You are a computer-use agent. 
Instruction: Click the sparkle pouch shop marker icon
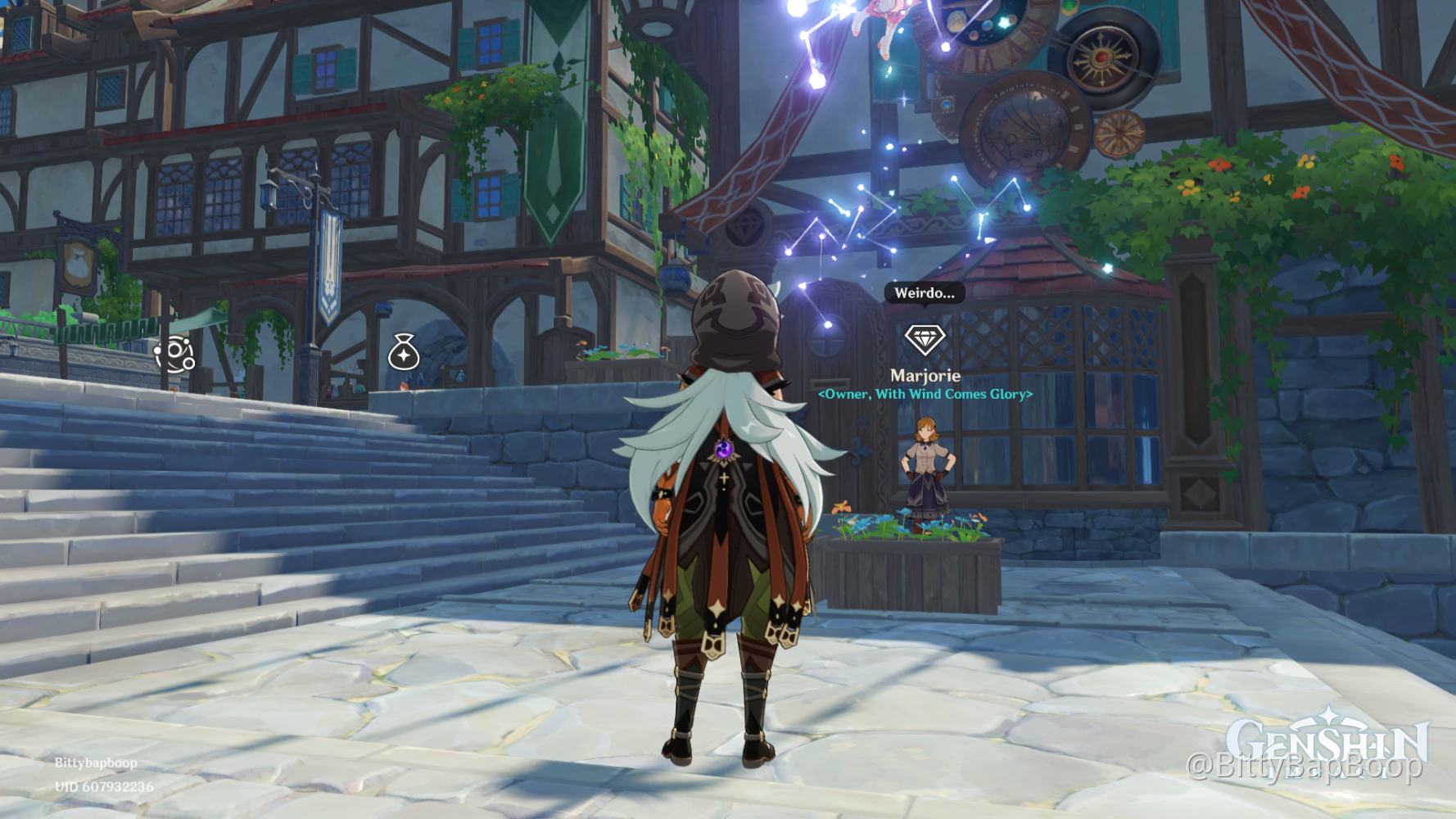tap(403, 355)
